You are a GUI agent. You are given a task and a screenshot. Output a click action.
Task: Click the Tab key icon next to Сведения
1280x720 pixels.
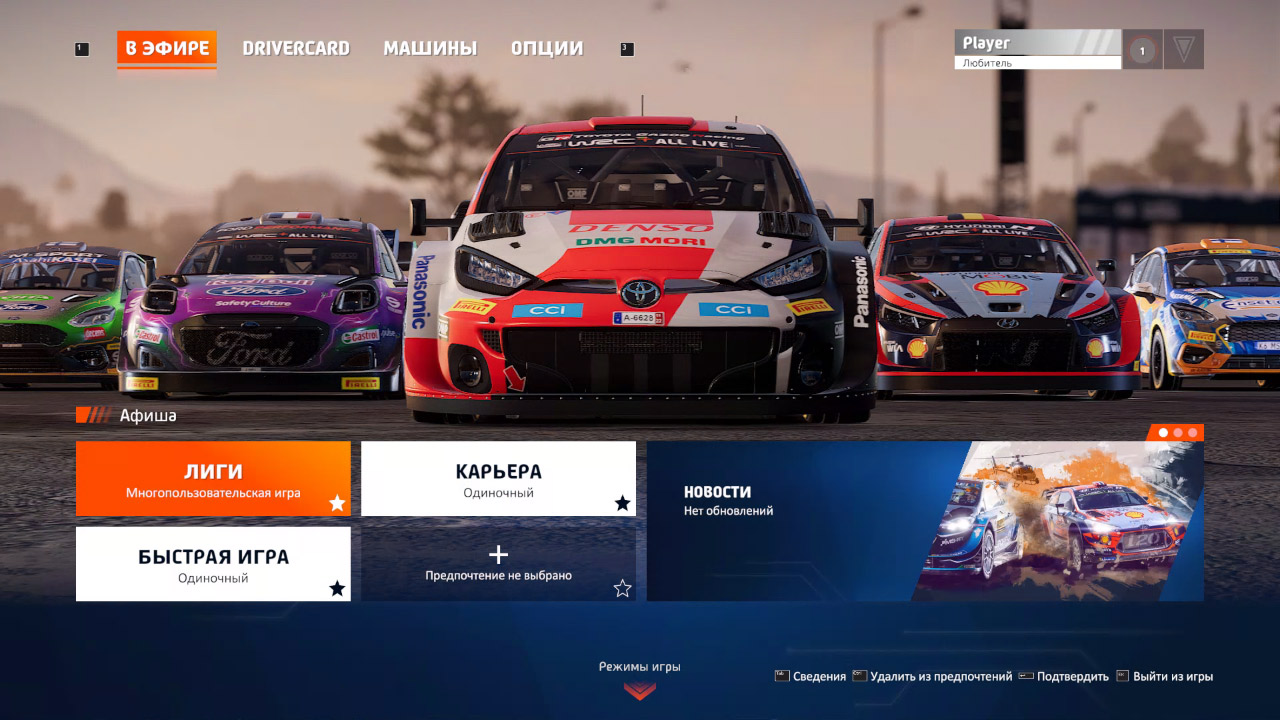pos(781,676)
